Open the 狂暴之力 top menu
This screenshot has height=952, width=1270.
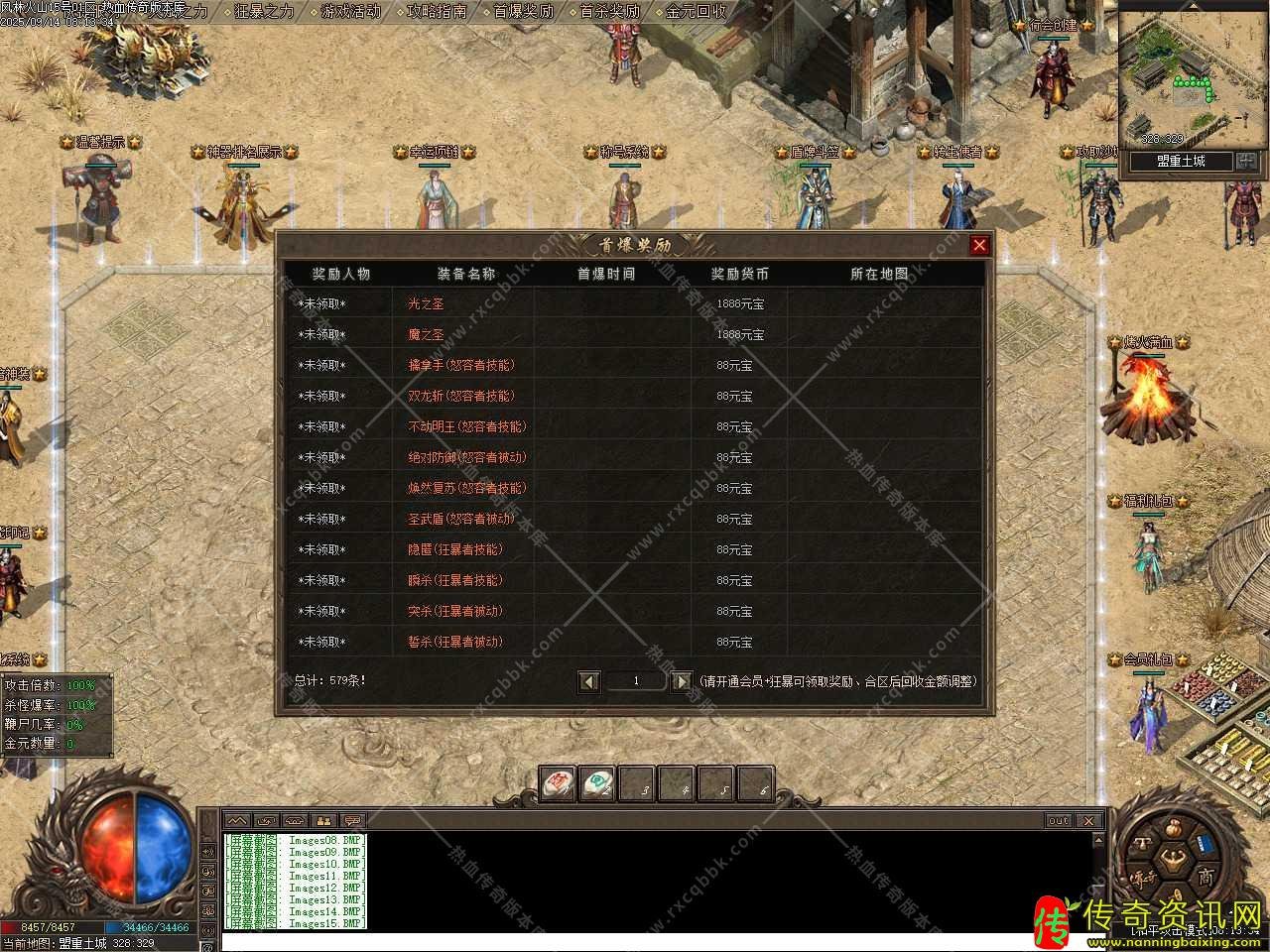click(x=264, y=12)
